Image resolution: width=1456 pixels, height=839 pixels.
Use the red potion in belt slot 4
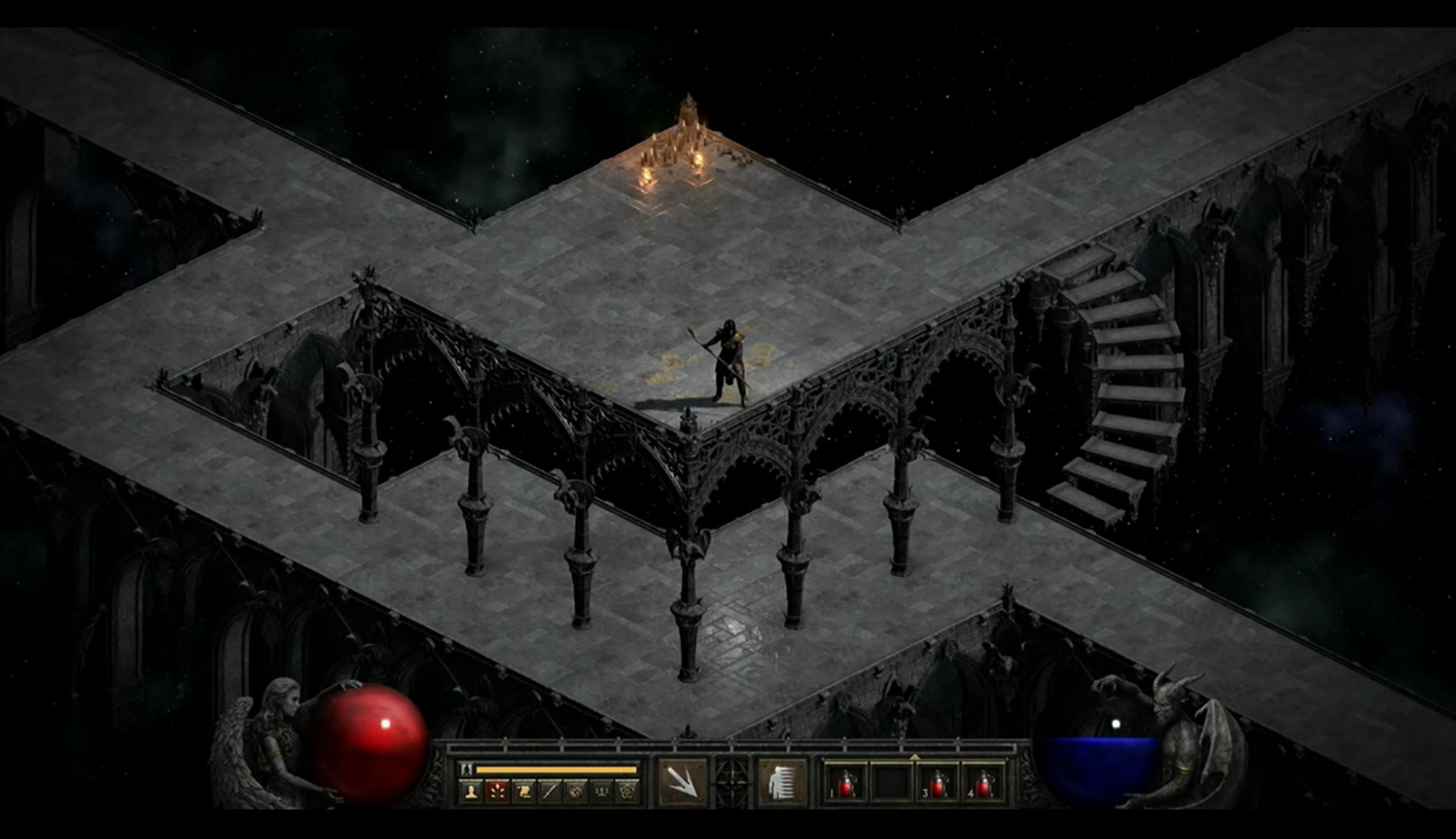[x=984, y=784]
